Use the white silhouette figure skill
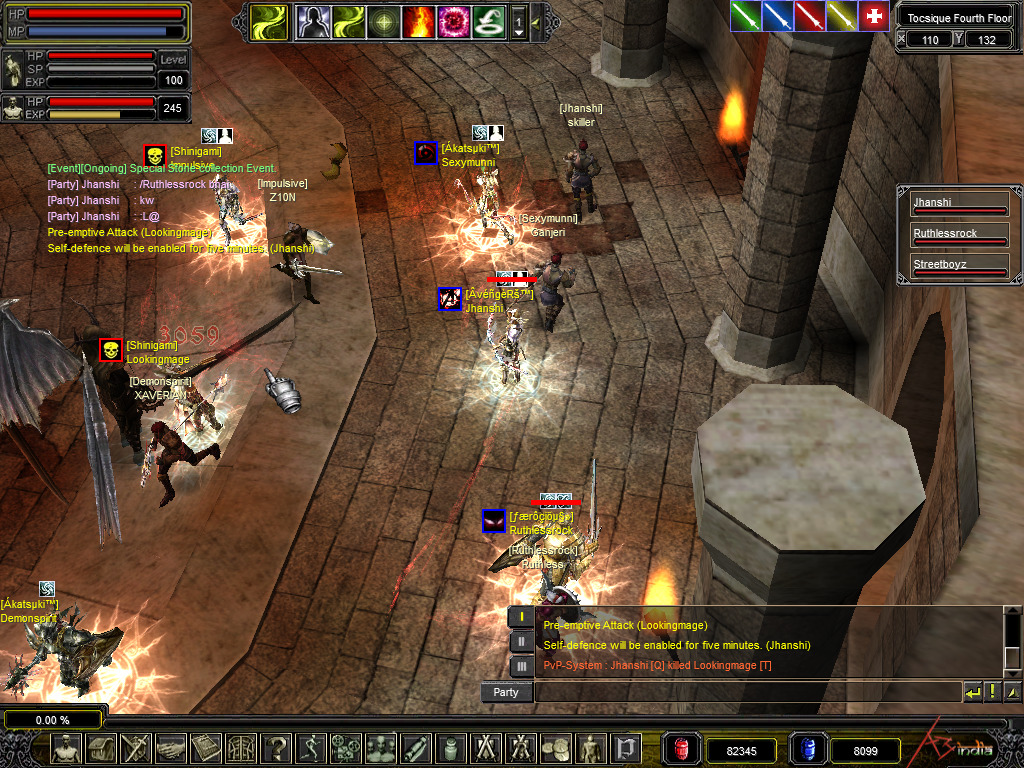 tap(312, 22)
